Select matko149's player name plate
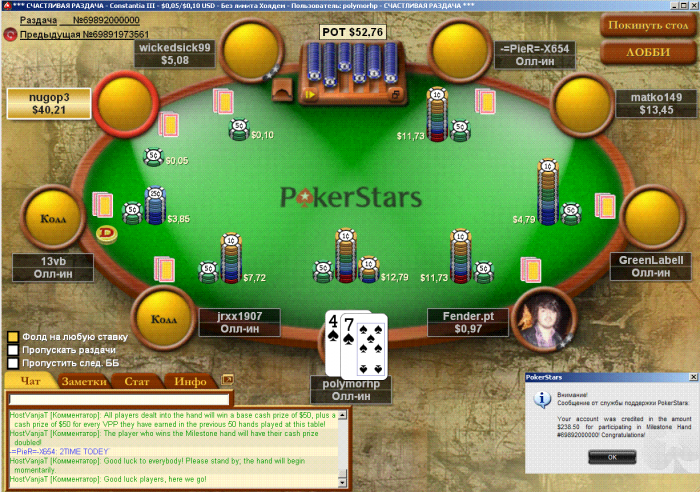The height and width of the screenshot is (492, 700). coord(656,103)
